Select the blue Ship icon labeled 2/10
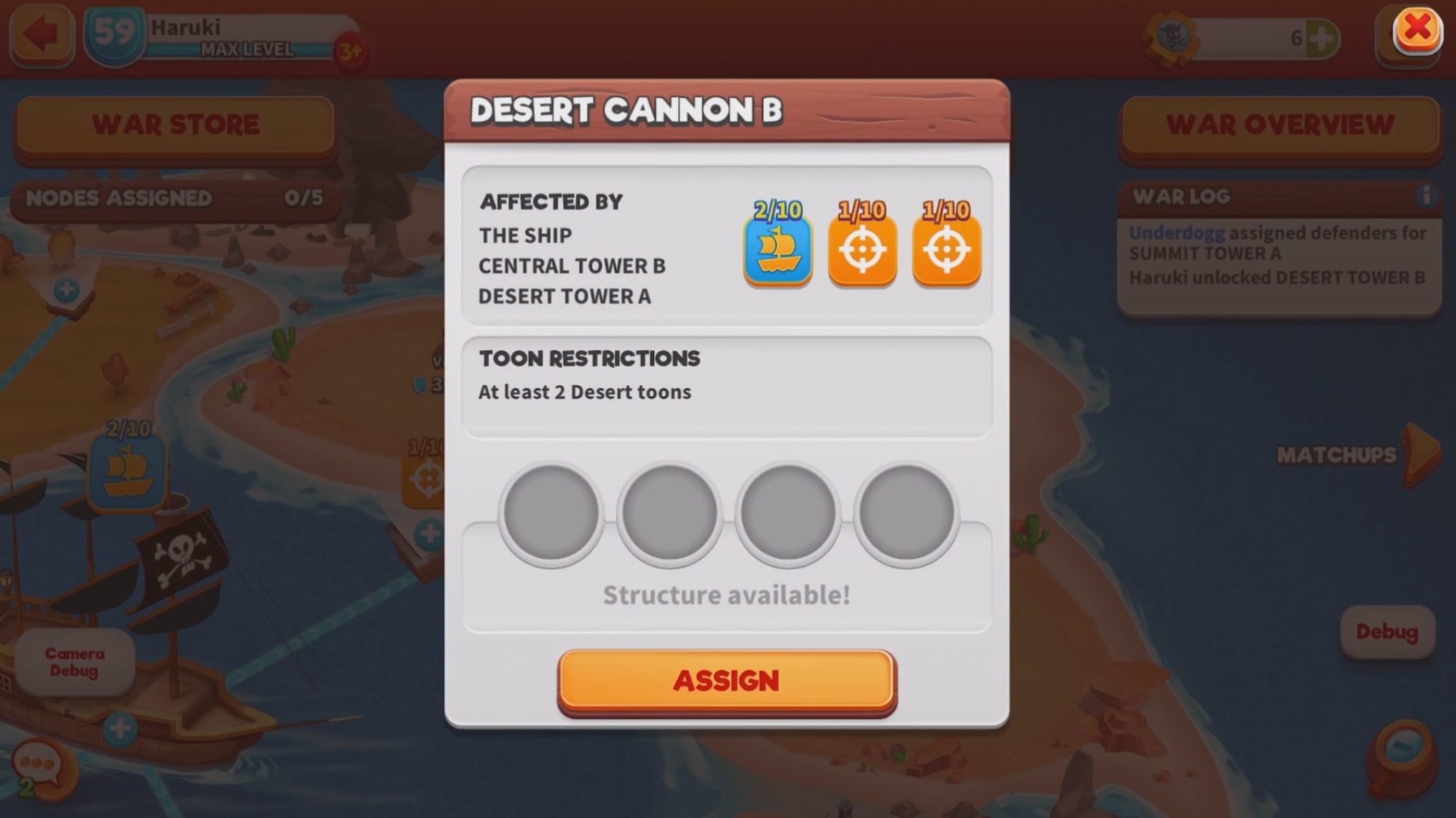 tap(777, 250)
